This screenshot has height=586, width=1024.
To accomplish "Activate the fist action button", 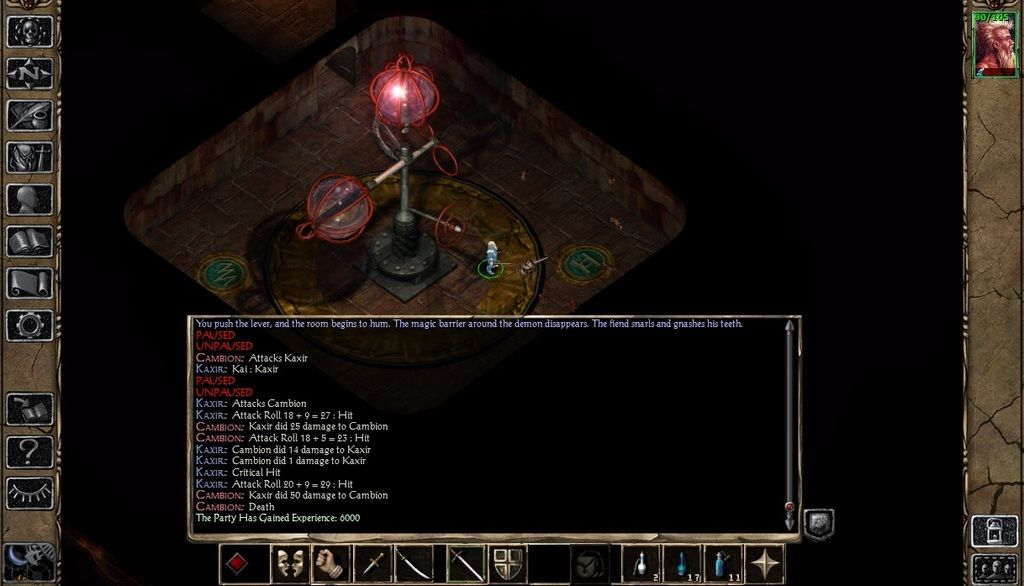I will pyautogui.click(x=331, y=564).
